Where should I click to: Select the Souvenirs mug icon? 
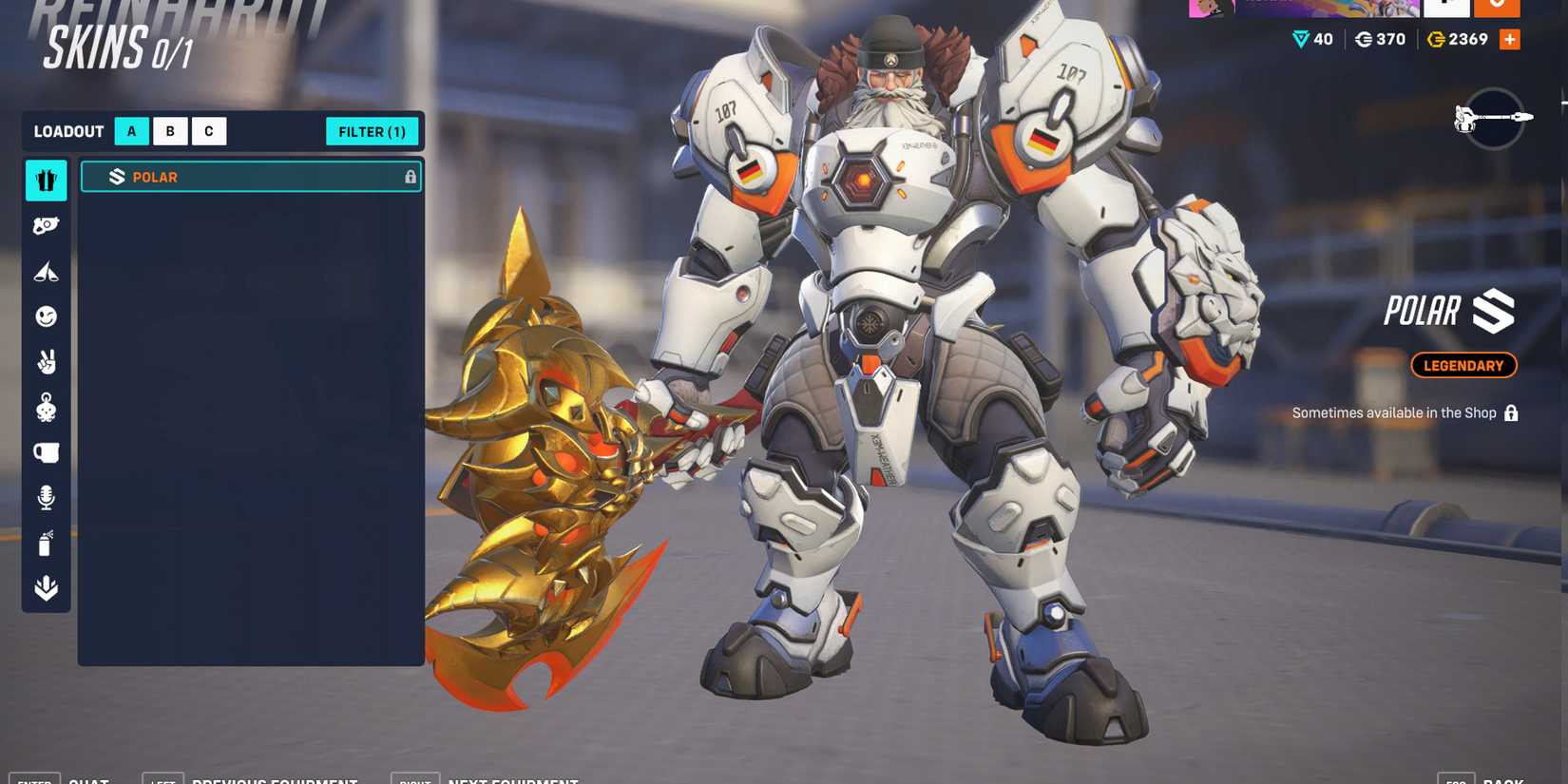coord(45,452)
